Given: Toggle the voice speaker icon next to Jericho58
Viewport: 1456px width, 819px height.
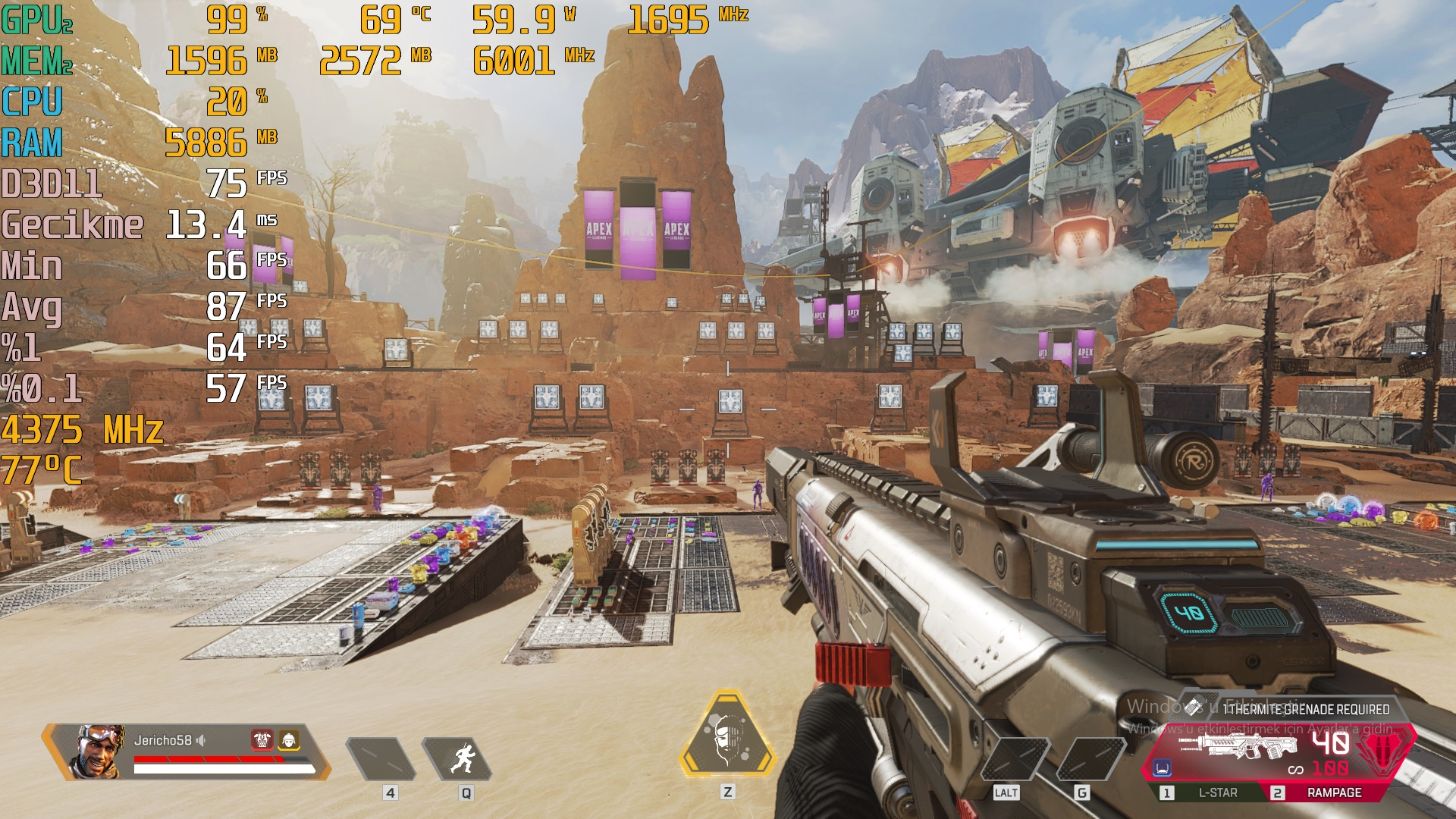Looking at the screenshot, I should [201, 740].
